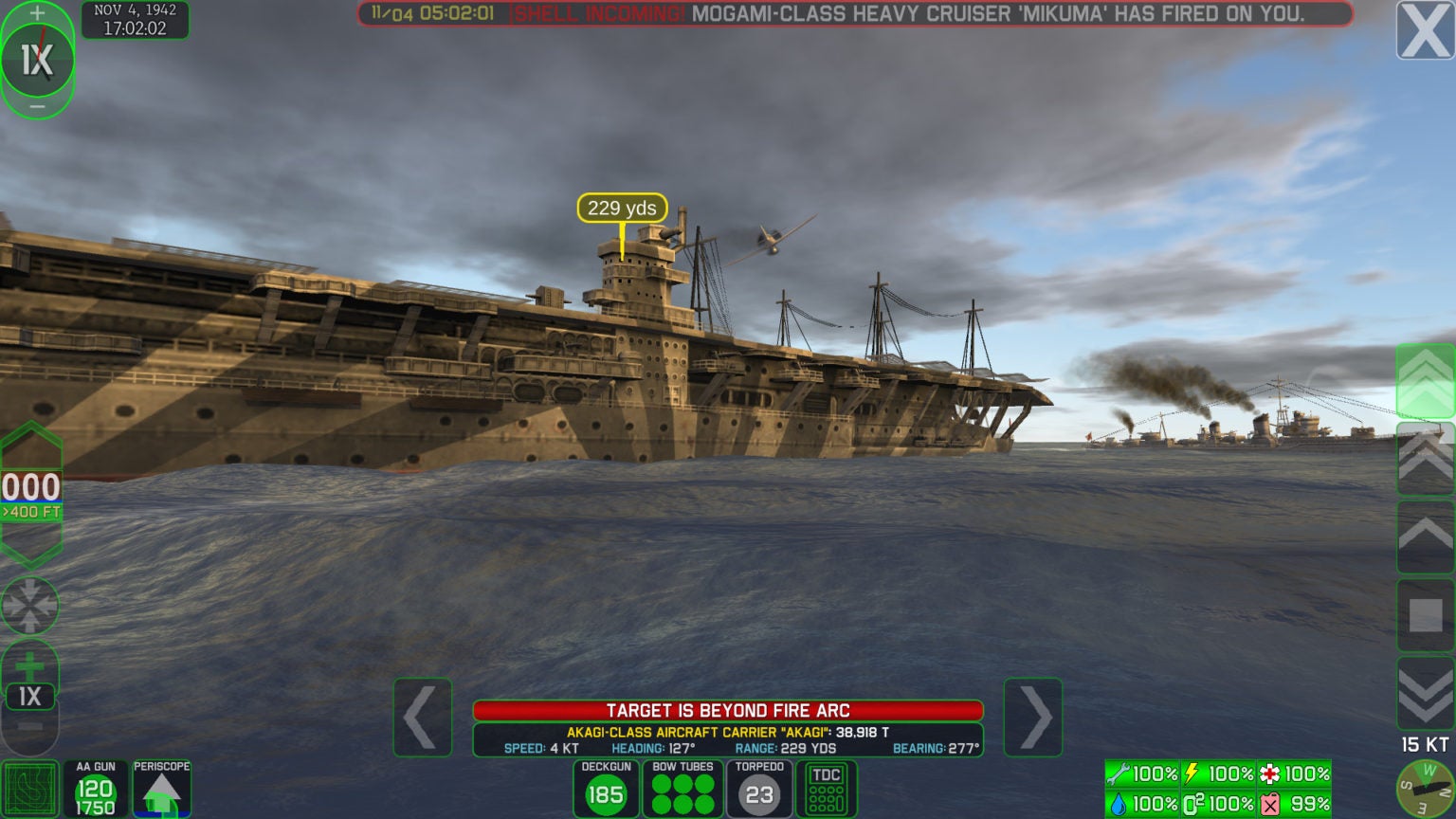Click the compass heading dial
The width and height of the screenshot is (1456, 819).
[1427, 789]
